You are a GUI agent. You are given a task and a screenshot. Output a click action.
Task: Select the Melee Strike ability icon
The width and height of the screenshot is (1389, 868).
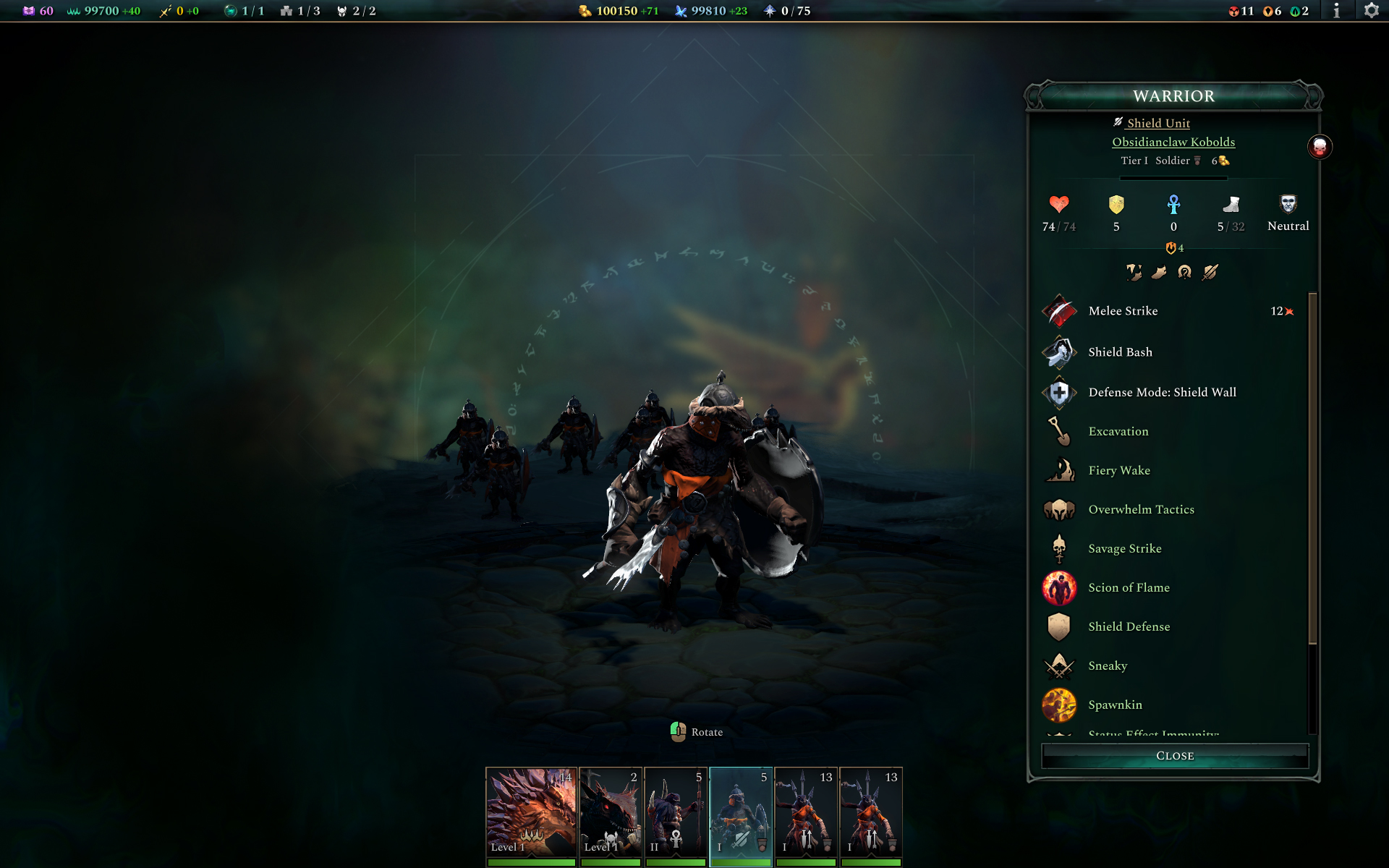(x=1059, y=311)
